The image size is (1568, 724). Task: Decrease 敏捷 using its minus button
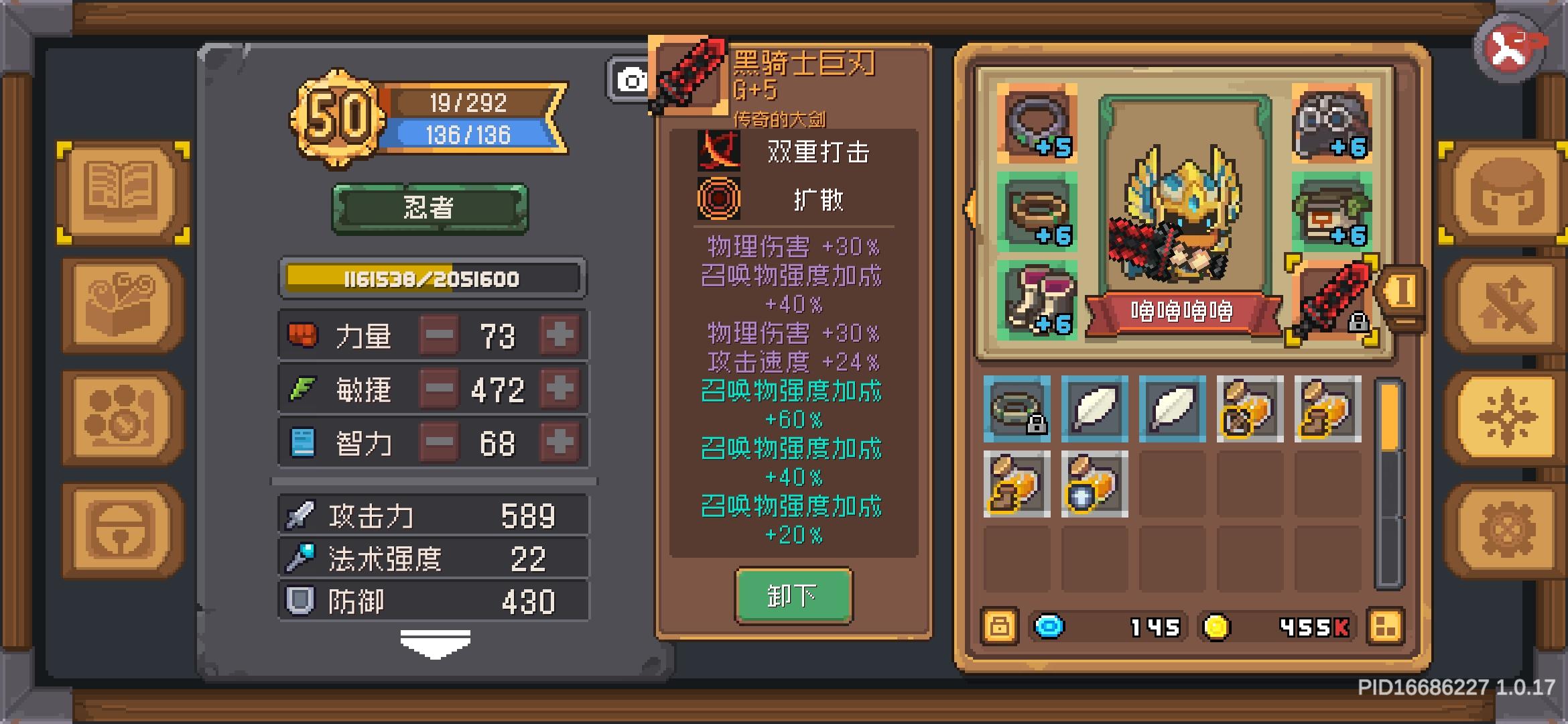(x=439, y=389)
